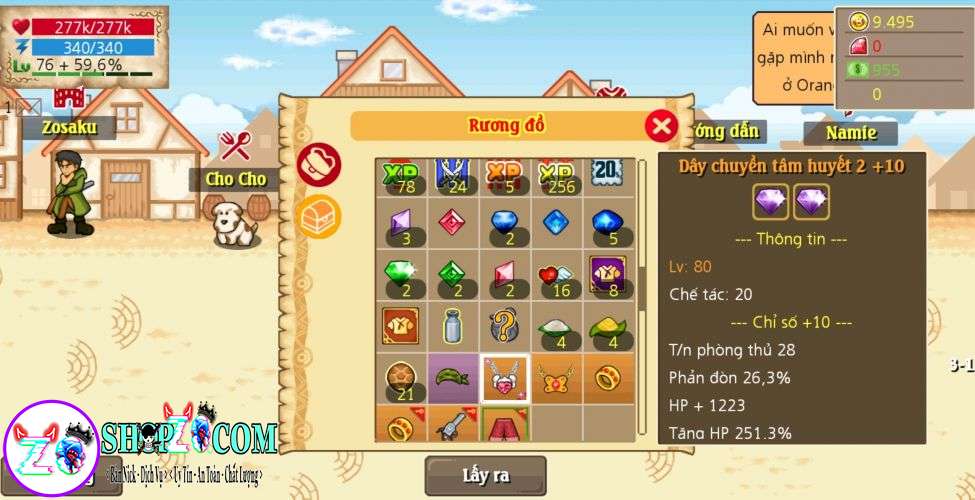Select the winged heart item stack of 16
975x500 pixels.
(556, 274)
